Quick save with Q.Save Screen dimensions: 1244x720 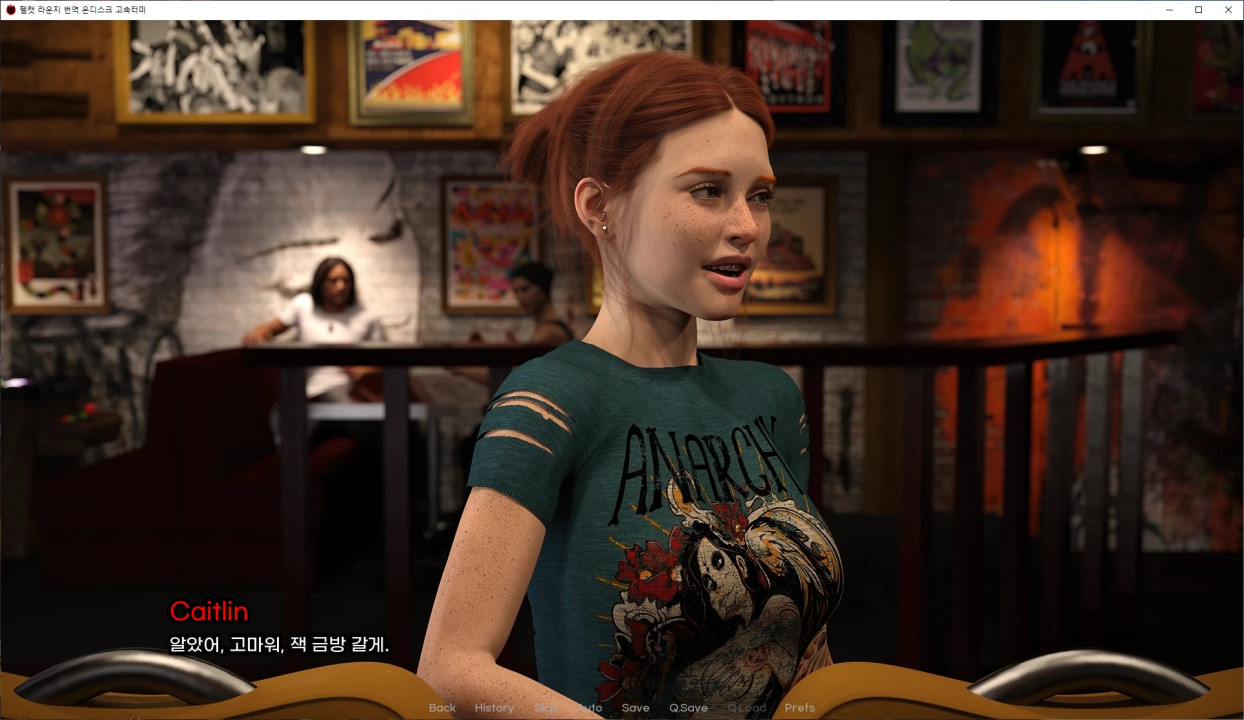click(688, 708)
